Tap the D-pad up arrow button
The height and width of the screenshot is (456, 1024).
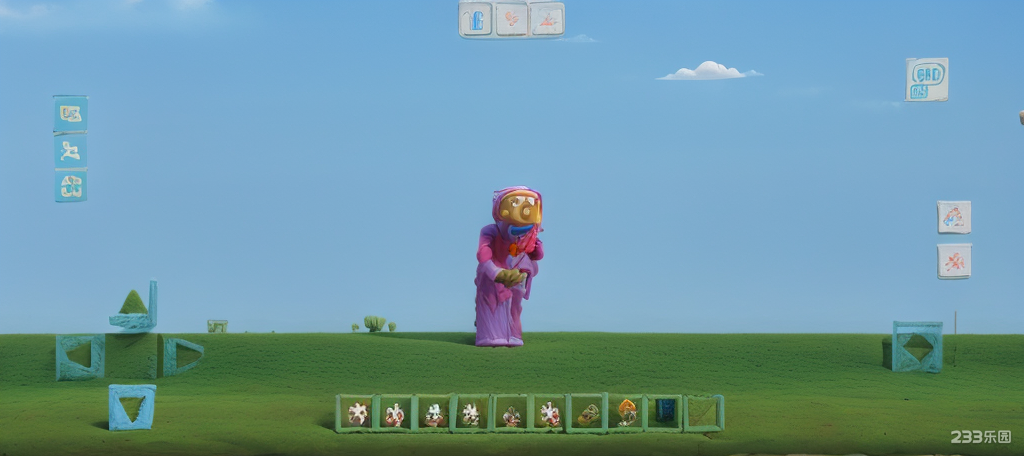tap(134, 306)
